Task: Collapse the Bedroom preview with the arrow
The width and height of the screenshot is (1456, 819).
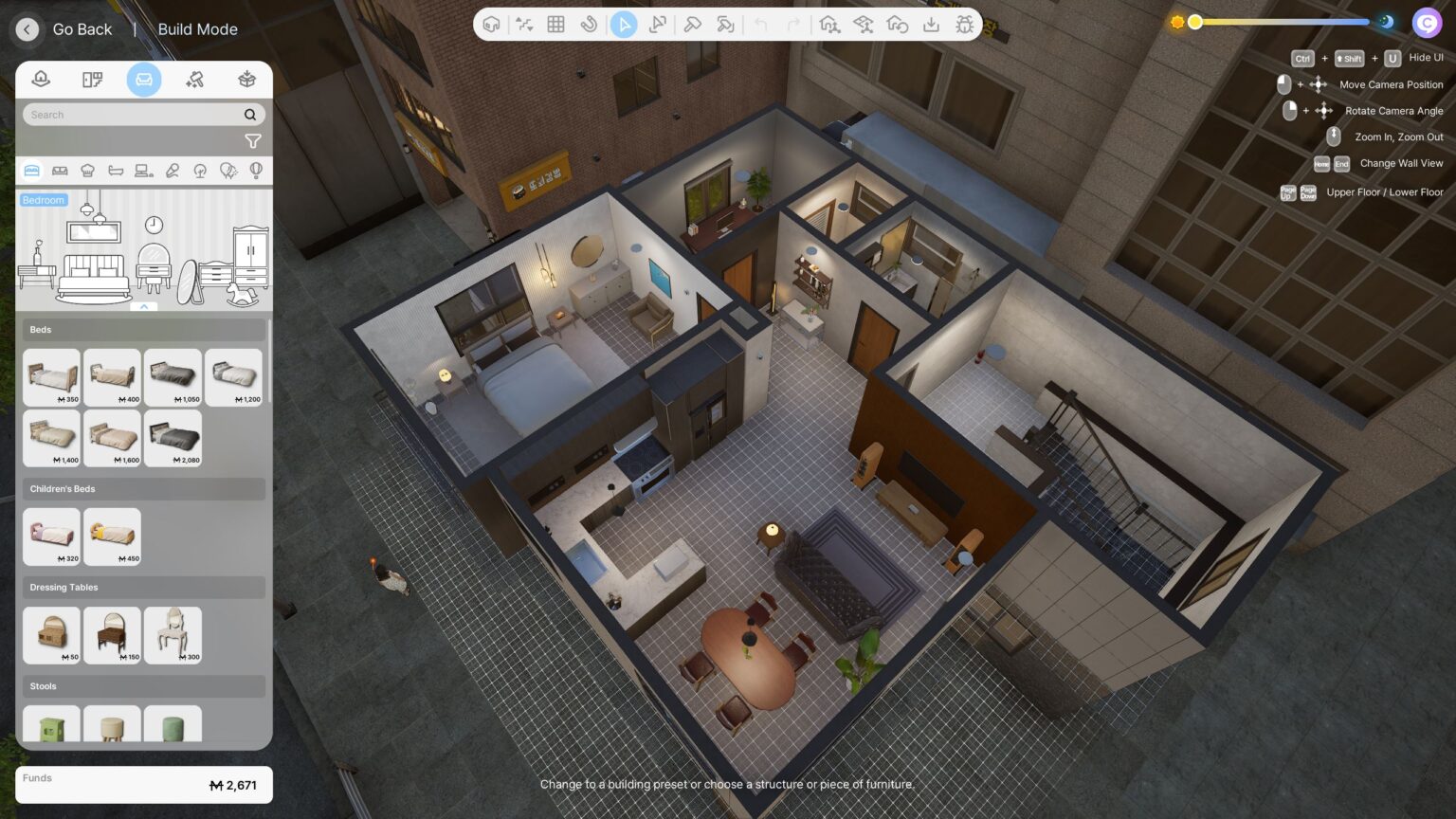Action: click(x=144, y=306)
